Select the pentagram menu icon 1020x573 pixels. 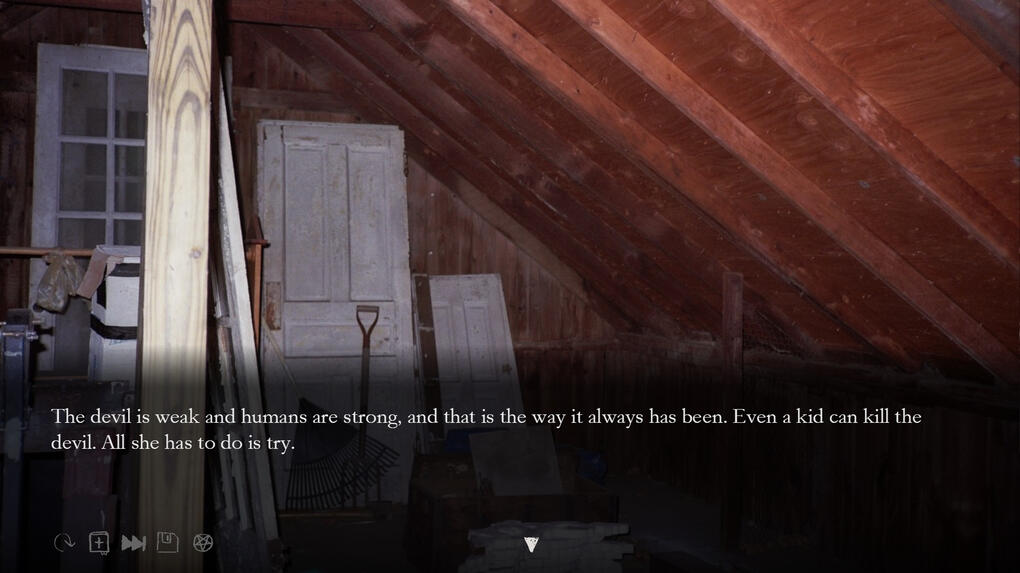pos(203,543)
